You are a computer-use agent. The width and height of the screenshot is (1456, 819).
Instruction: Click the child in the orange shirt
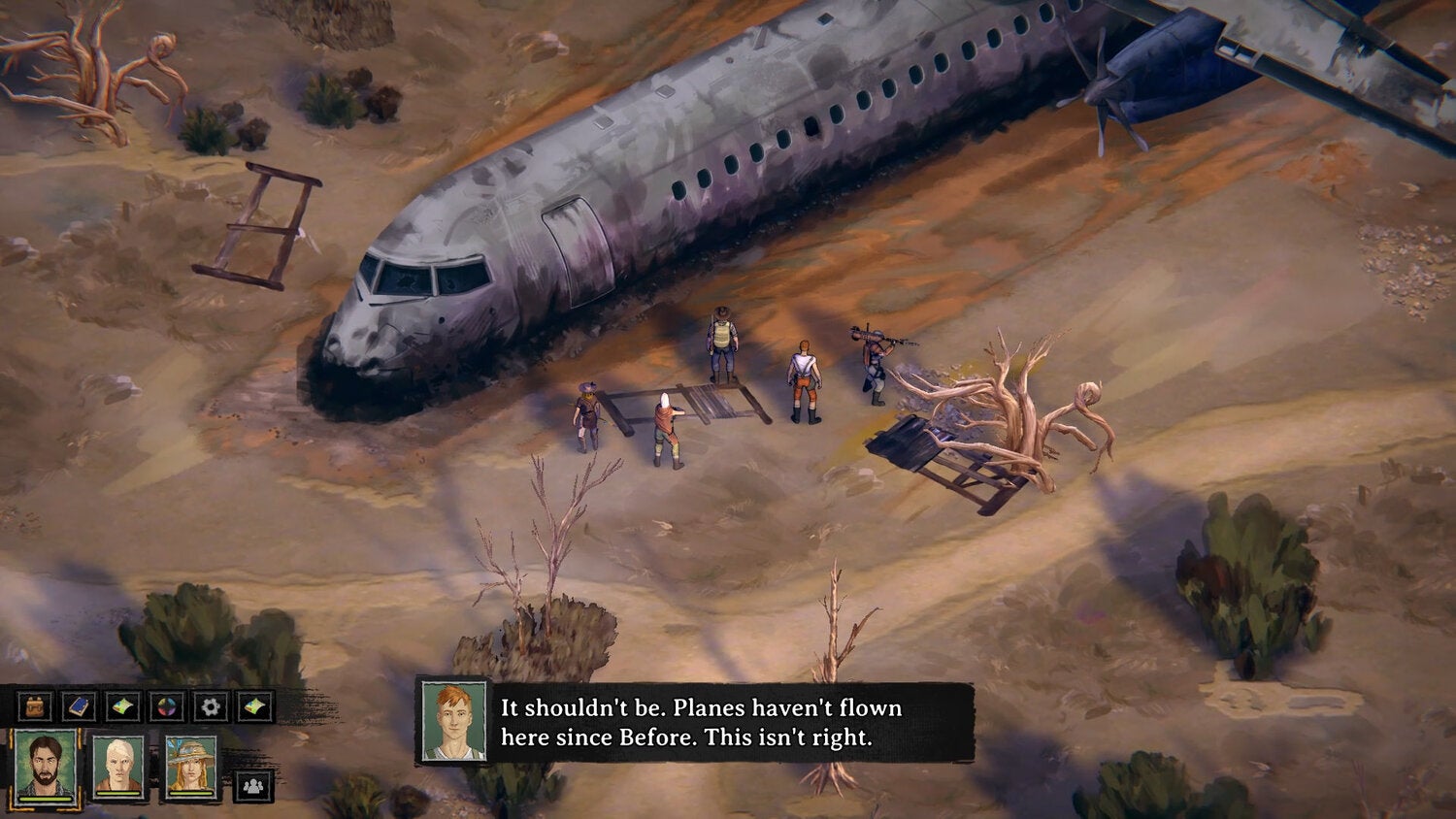coord(667,432)
